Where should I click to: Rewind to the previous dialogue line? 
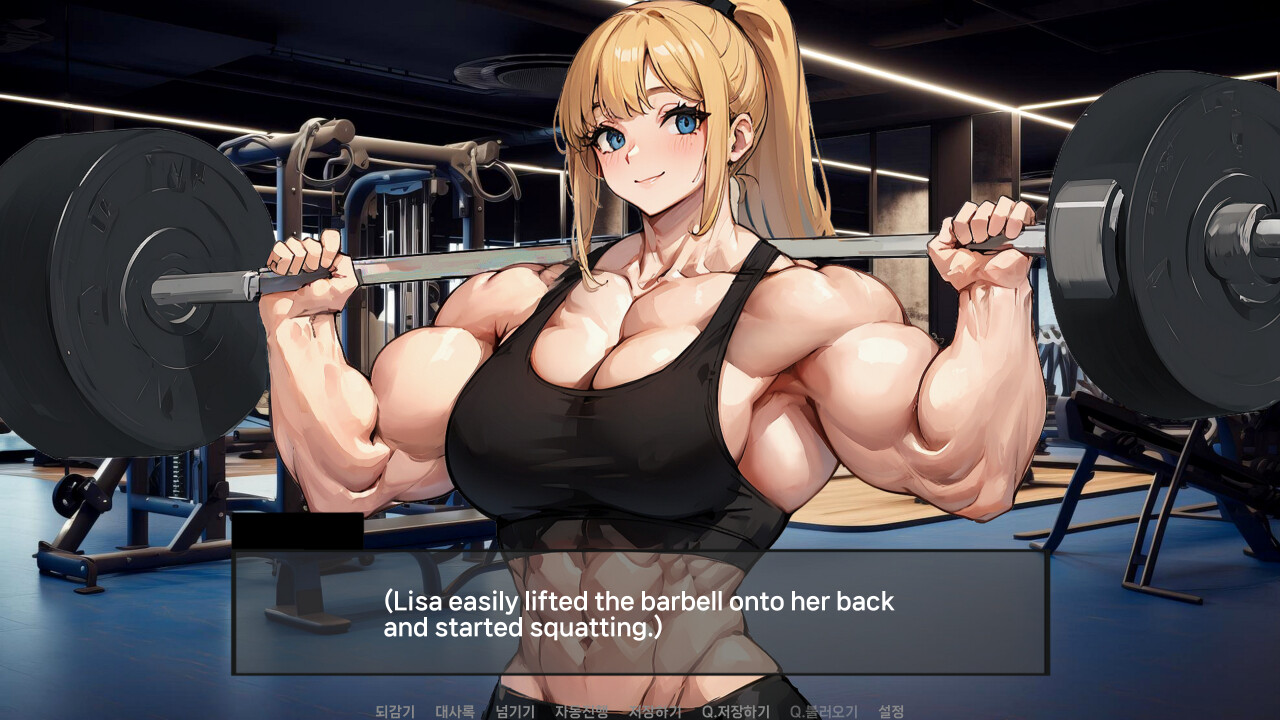pos(395,713)
